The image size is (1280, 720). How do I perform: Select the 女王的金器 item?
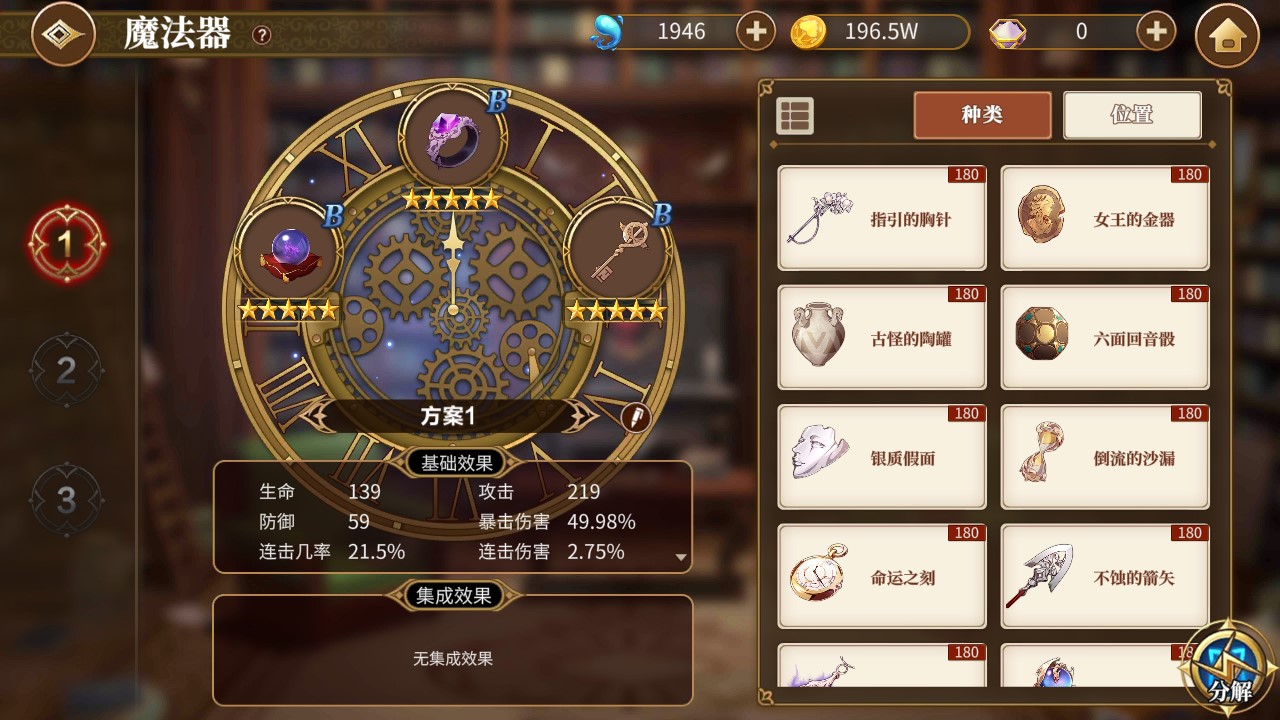1105,219
